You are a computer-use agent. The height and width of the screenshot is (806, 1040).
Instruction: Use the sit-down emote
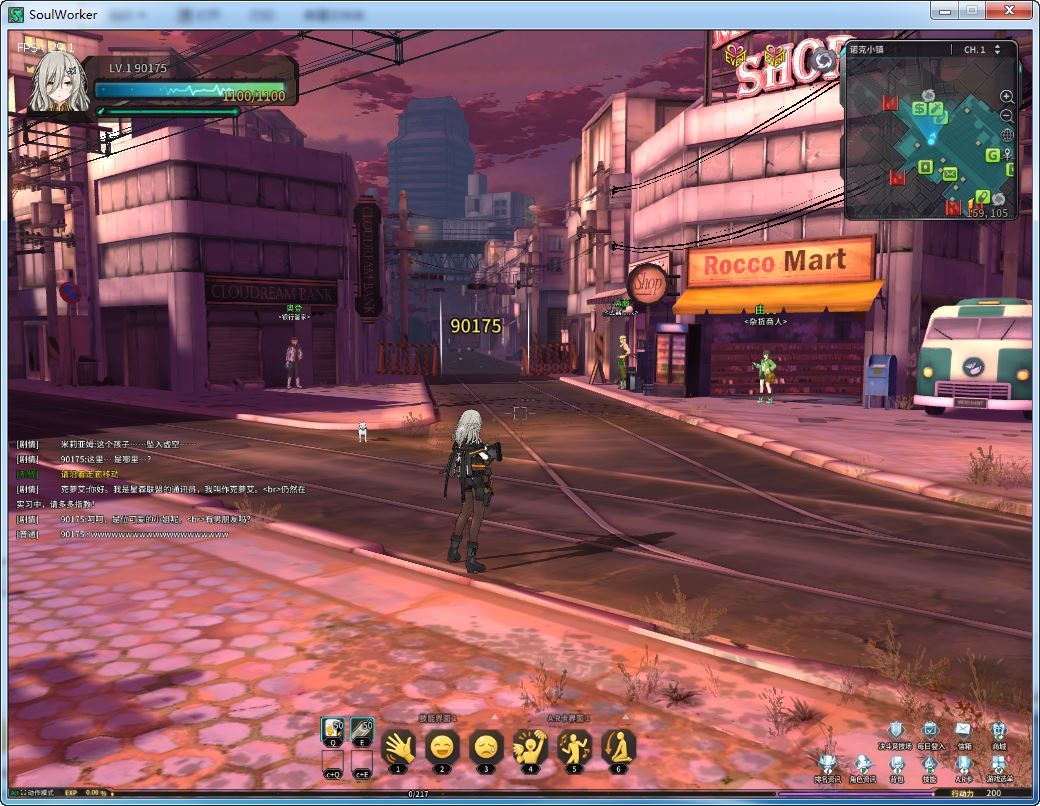coord(618,747)
